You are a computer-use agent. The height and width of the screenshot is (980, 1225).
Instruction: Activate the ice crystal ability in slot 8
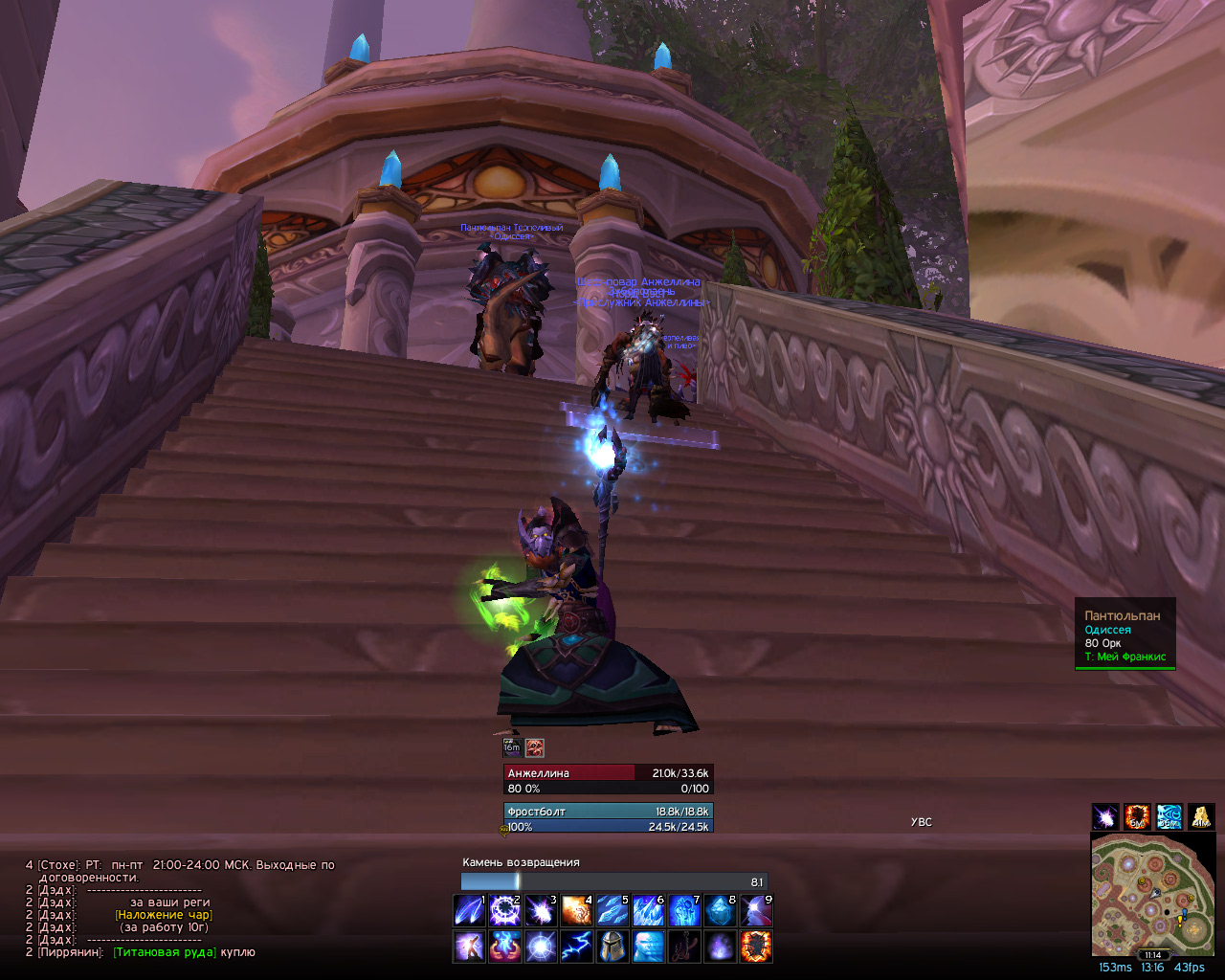click(x=720, y=911)
